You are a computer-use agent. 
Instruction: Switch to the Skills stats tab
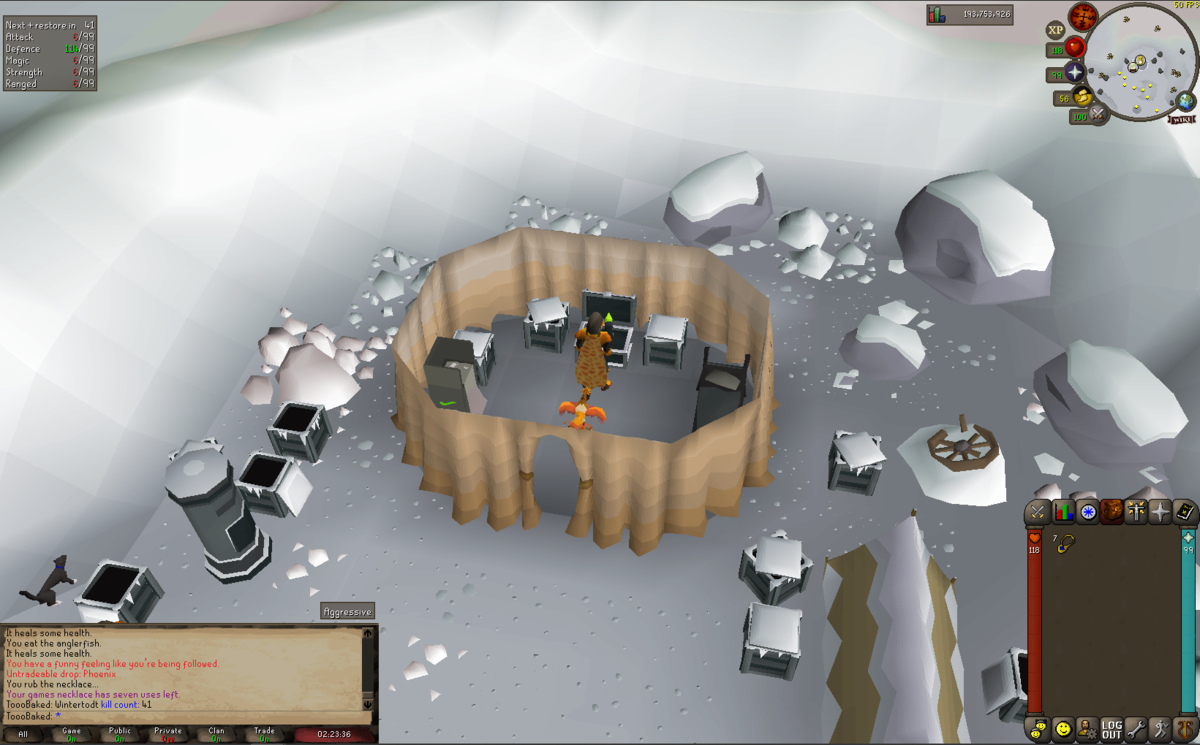pyautogui.click(x=1063, y=512)
